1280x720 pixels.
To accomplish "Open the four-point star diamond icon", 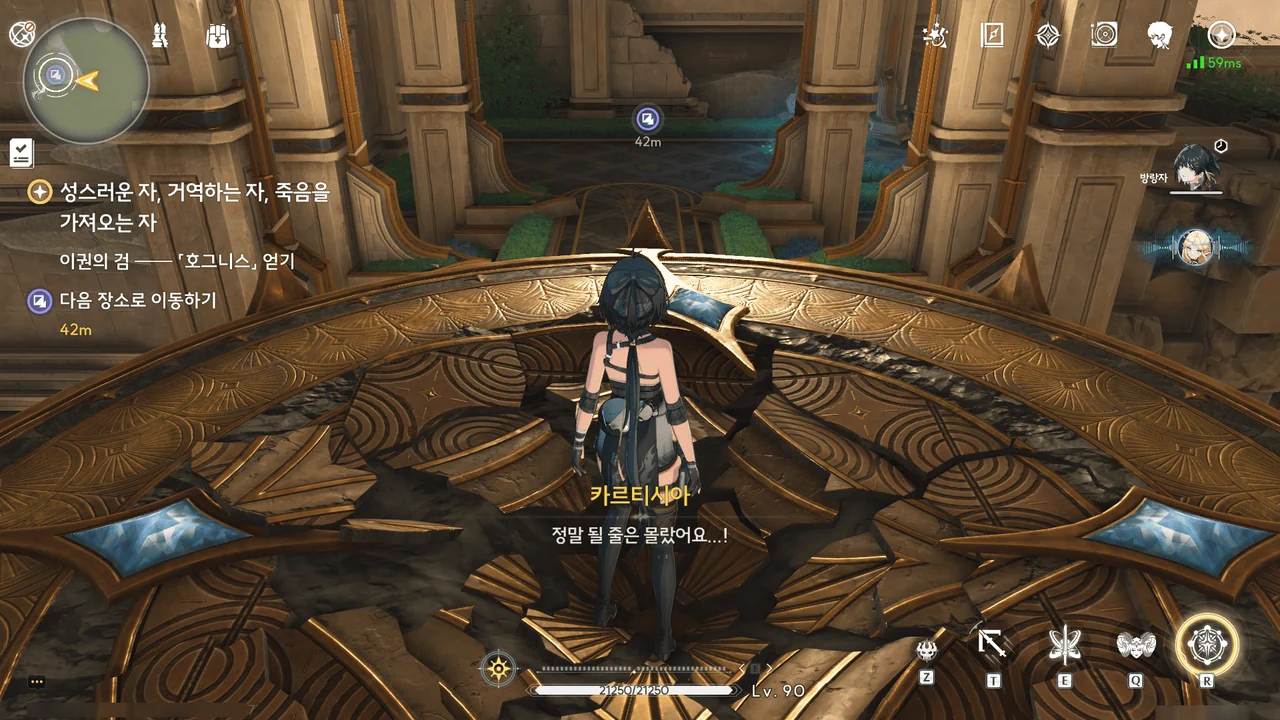I will tap(1047, 36).
